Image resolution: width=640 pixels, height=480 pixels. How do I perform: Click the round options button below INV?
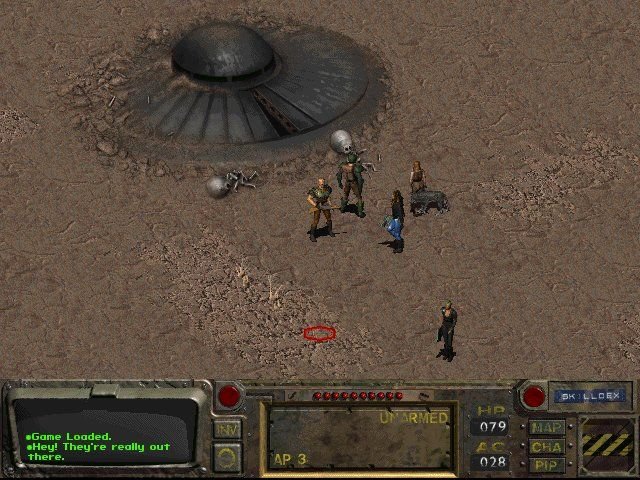[227, 457]
